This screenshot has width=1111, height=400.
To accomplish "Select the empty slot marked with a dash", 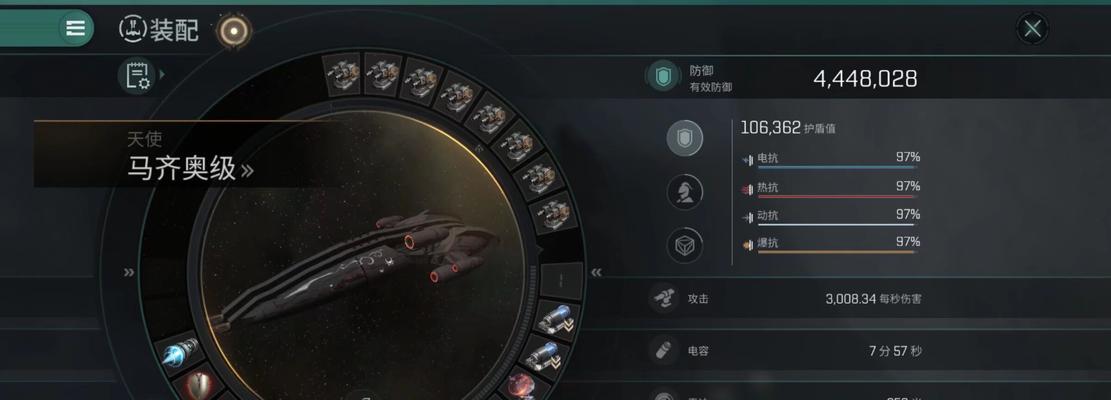I will click(561, 278).
